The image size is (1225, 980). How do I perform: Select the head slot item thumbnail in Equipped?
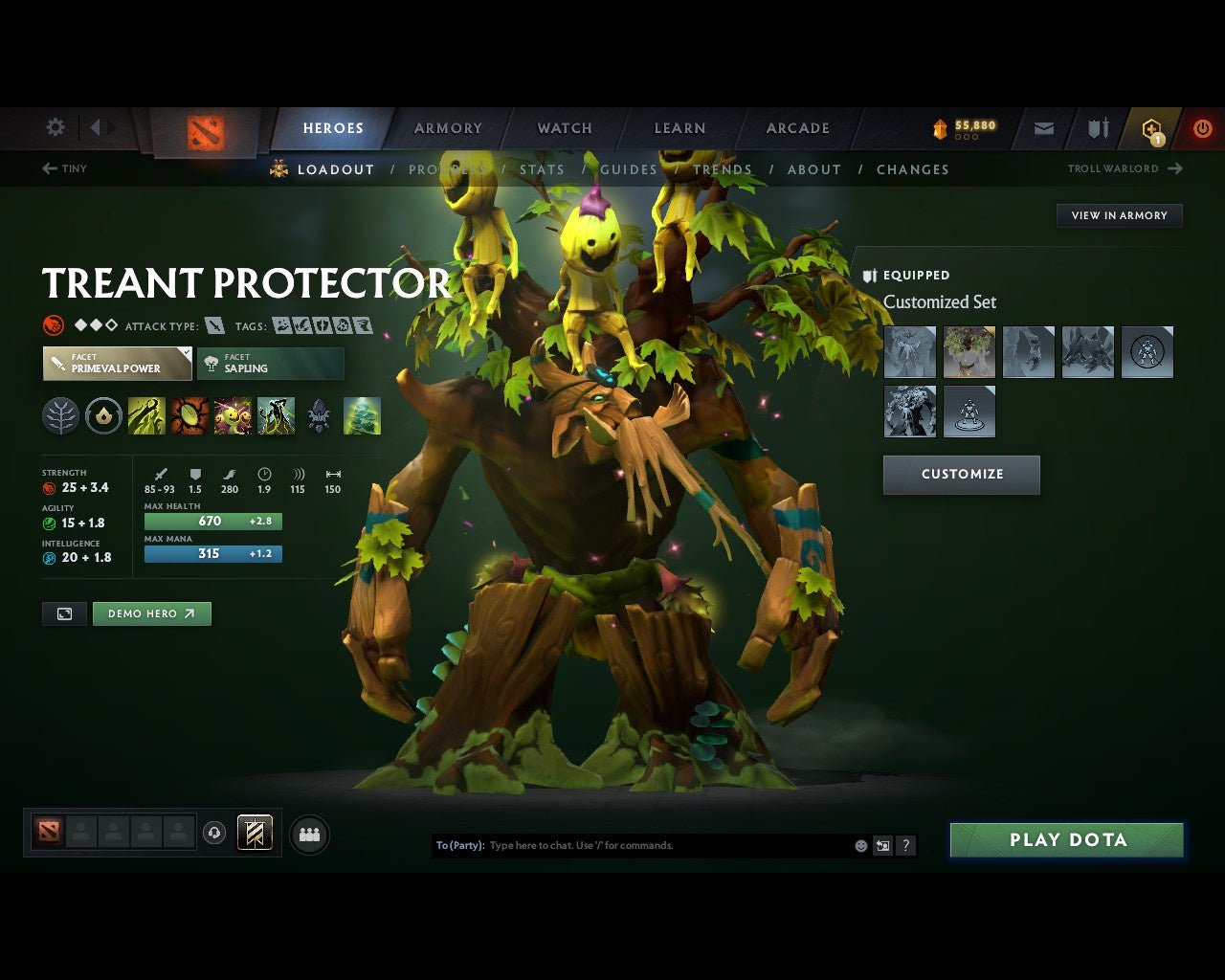(x=969, y=351)
